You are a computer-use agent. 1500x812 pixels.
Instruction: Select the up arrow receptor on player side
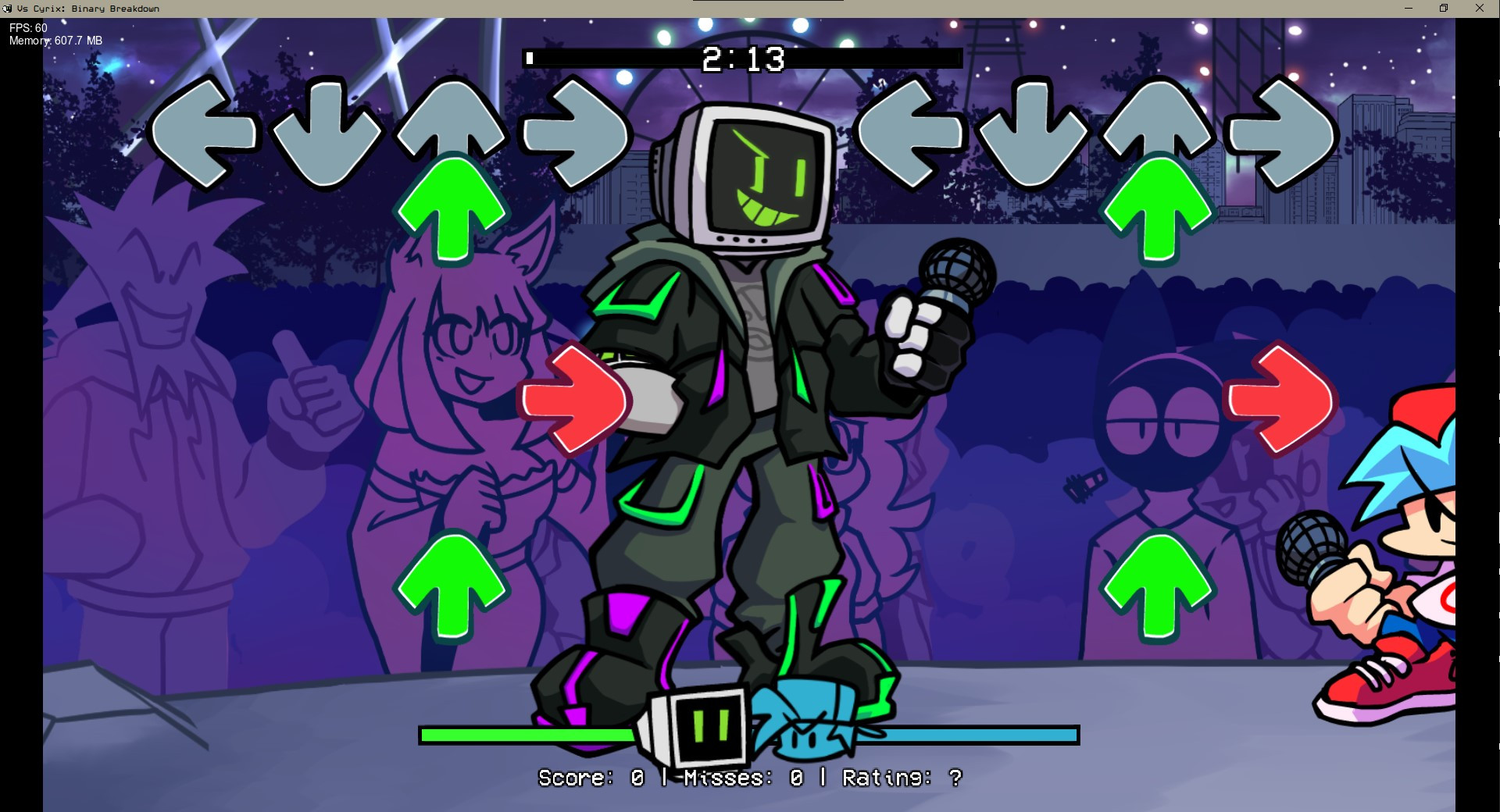coord(1156,133)
